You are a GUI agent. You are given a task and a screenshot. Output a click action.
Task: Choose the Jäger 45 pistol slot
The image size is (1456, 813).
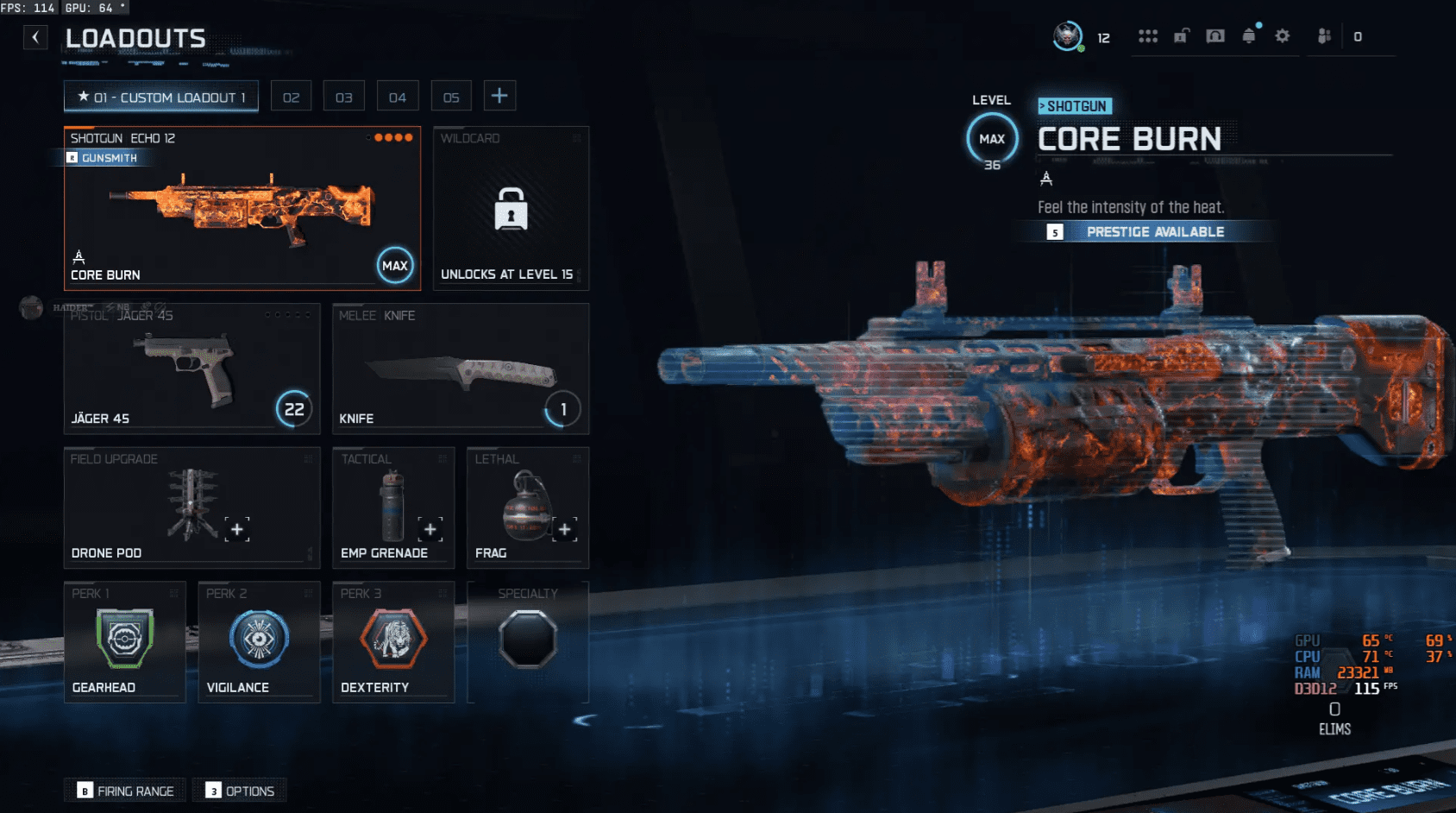coord(191,369)
